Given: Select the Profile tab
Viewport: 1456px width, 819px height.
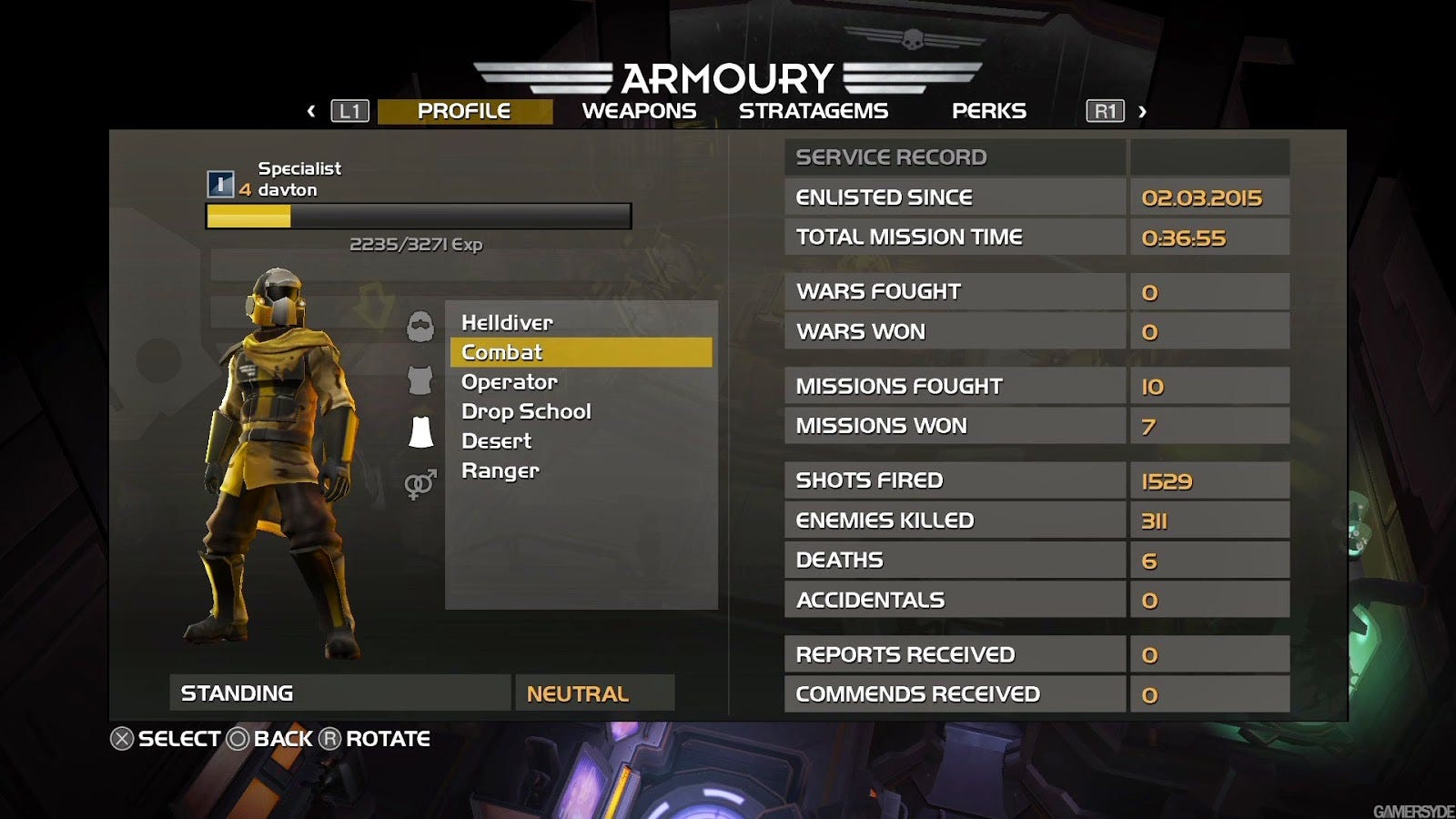Looking at the screenshot, I should [x=464, y=111].
